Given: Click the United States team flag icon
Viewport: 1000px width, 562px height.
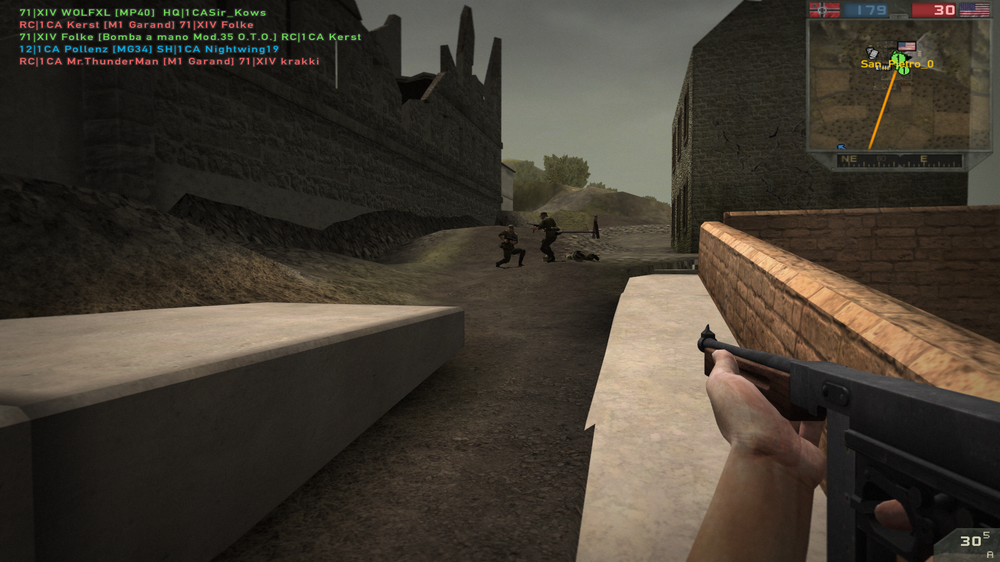Looking at the screenshot, I should (x=974, y=10).
